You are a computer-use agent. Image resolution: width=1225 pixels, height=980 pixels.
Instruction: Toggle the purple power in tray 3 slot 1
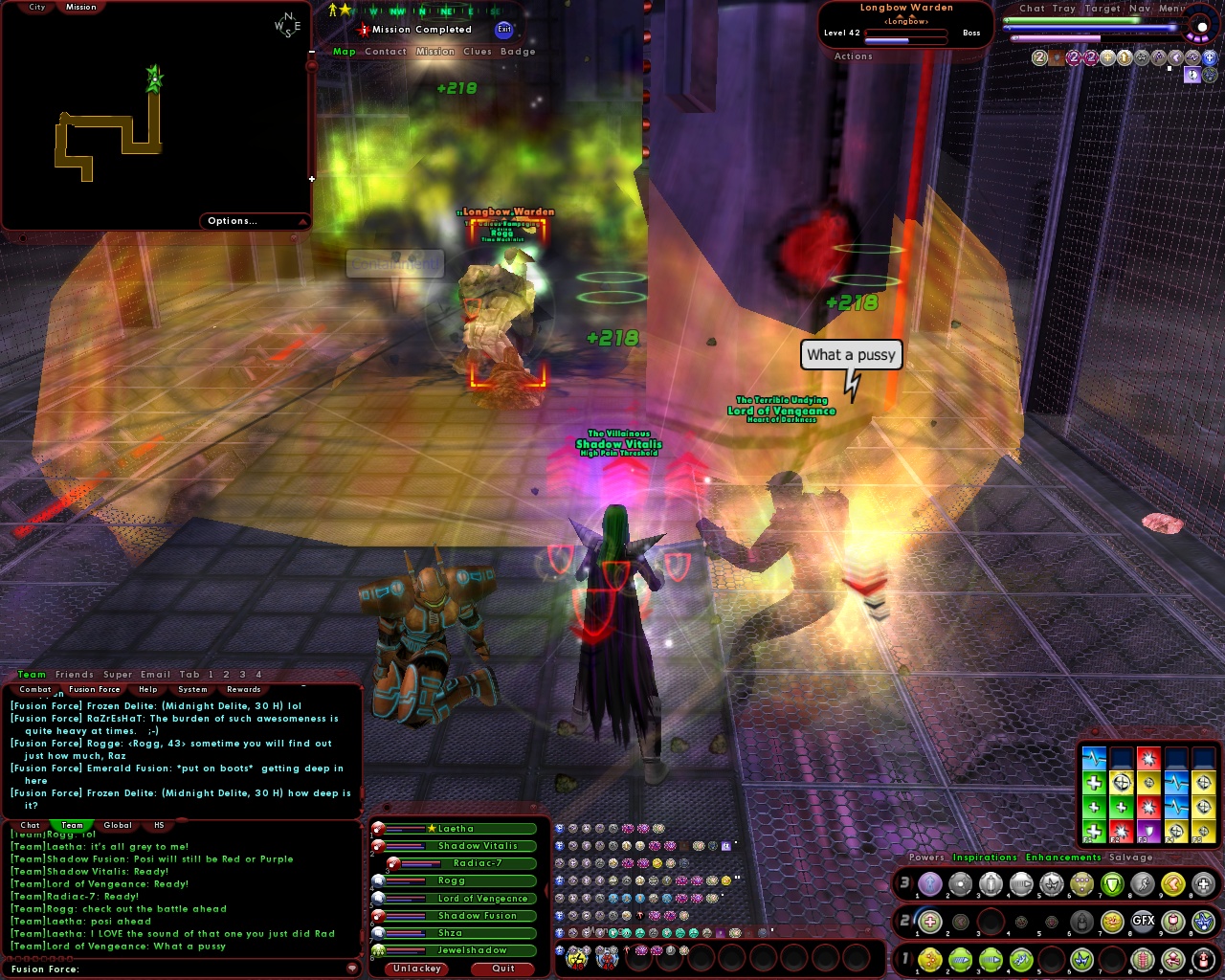click(x=929, y=884)
